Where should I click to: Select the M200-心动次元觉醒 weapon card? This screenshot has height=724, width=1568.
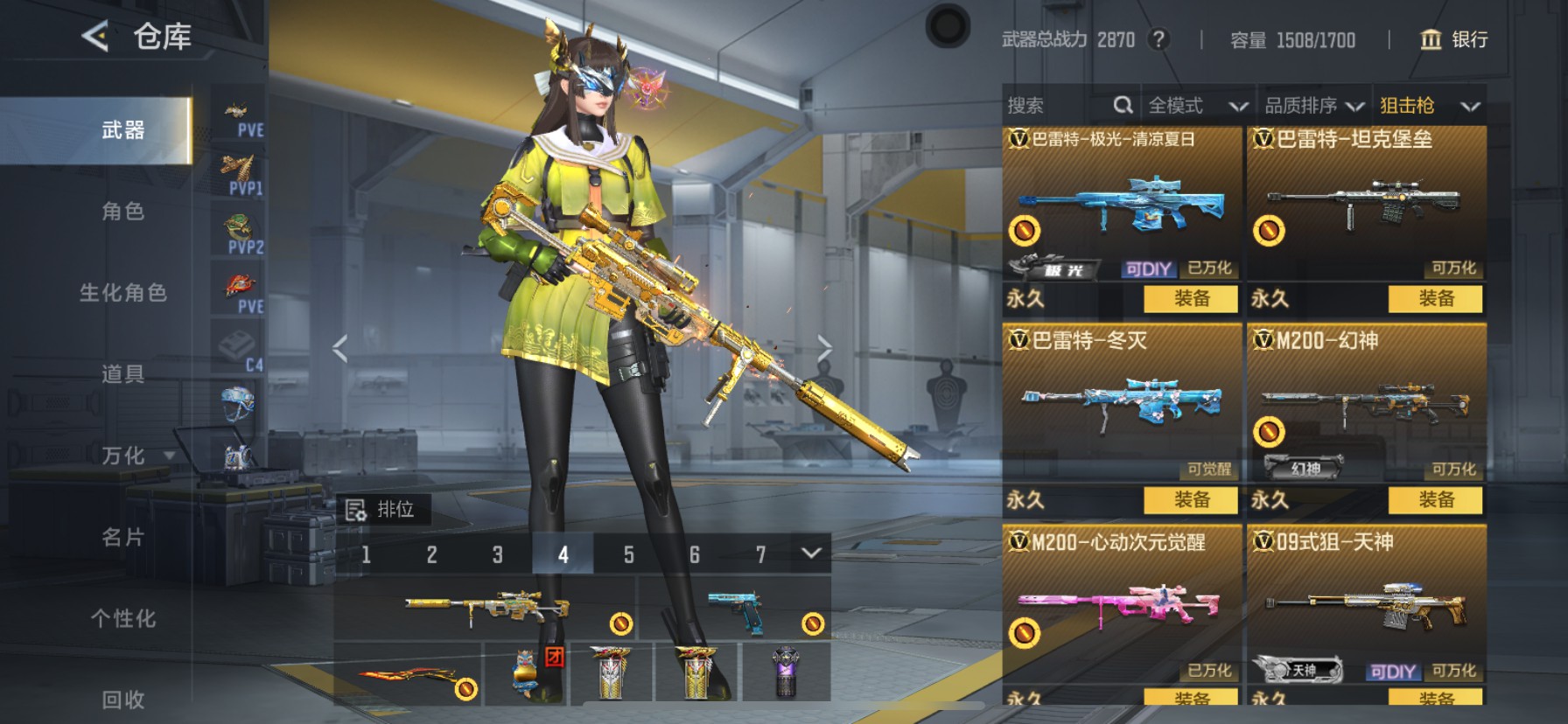click(x=1122, y=603)
